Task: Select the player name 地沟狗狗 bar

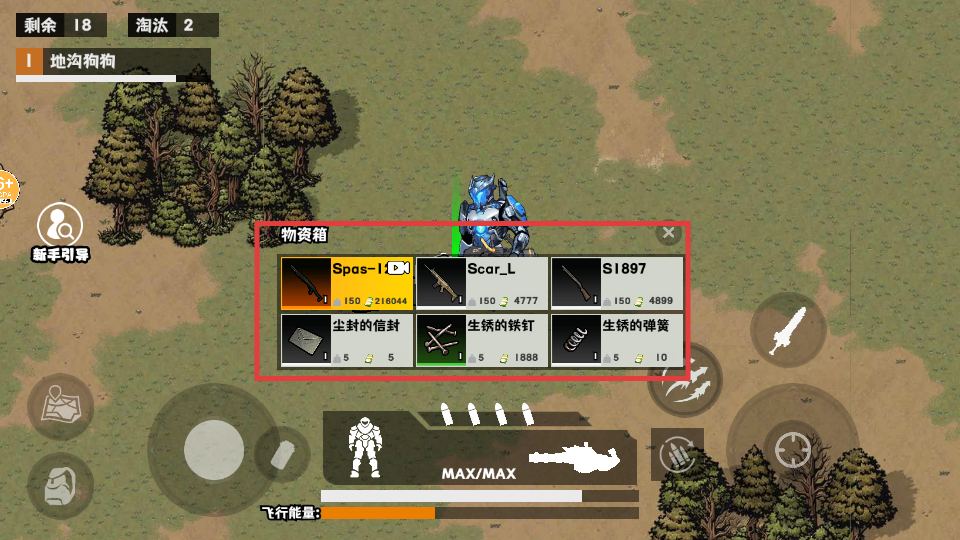Action: (113, 62)
